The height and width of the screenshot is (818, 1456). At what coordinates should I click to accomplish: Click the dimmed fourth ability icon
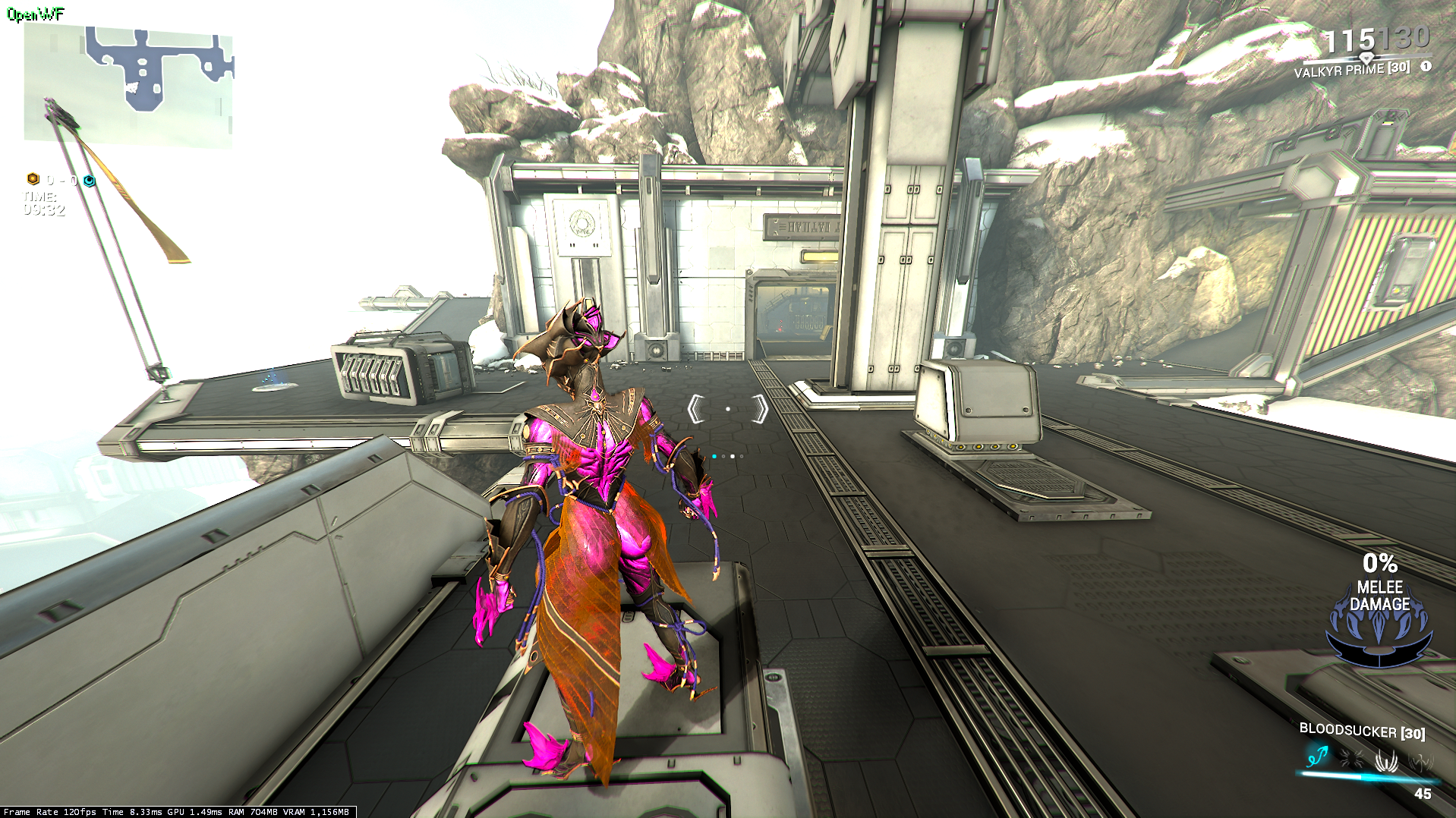1420,760
